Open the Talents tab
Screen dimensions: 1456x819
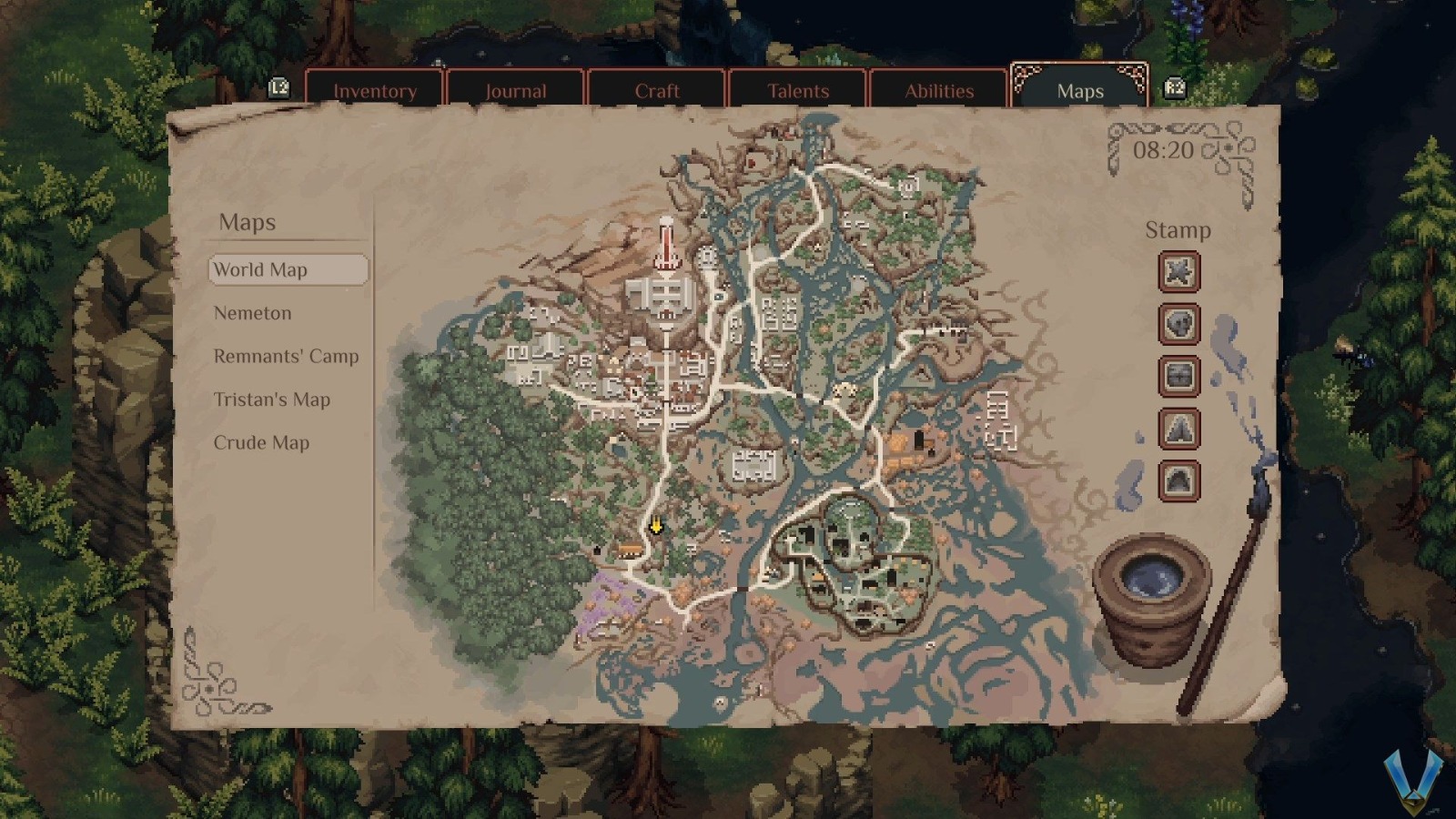(797, 91)
